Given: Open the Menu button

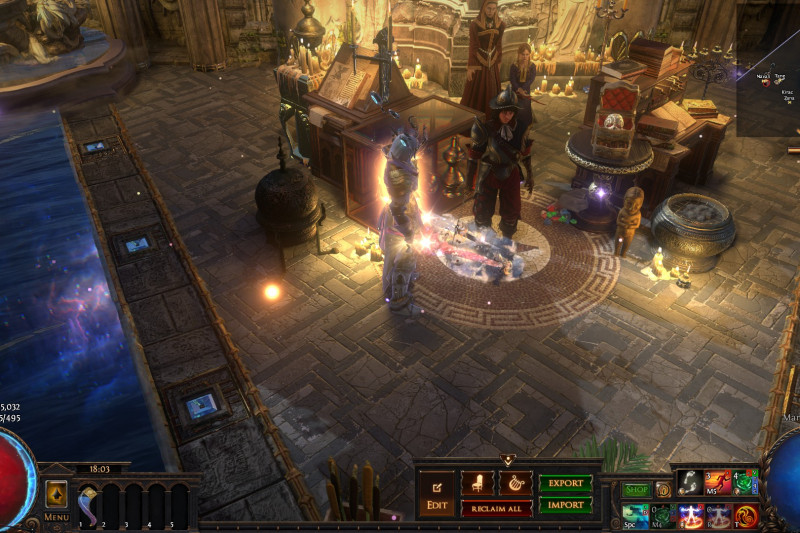Looking at the screenshot, I should (56, 499).
